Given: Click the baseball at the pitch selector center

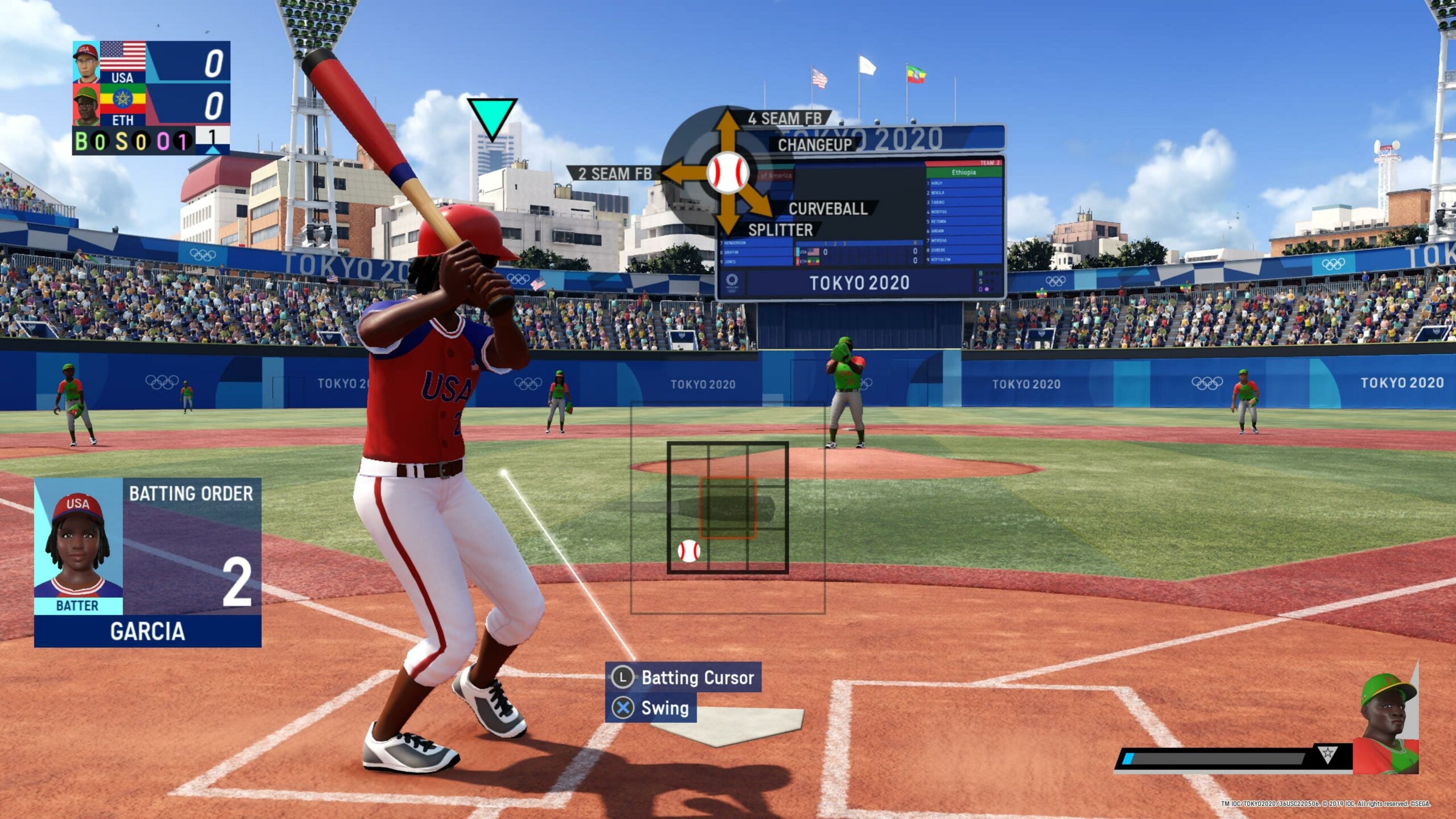Looking at the screenshot, I should tap(728, 172).
